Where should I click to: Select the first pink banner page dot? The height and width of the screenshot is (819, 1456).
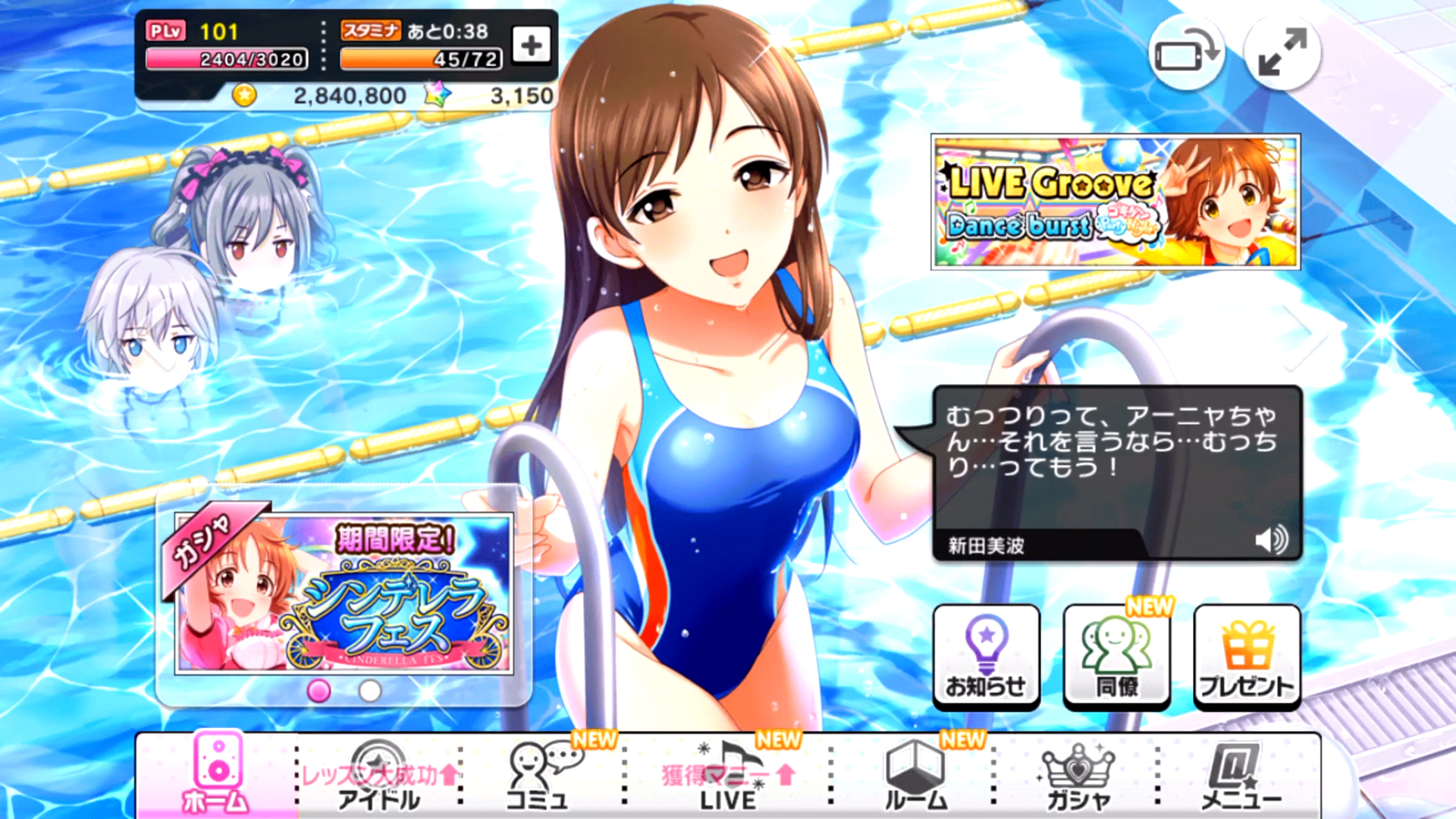point(318,691)
